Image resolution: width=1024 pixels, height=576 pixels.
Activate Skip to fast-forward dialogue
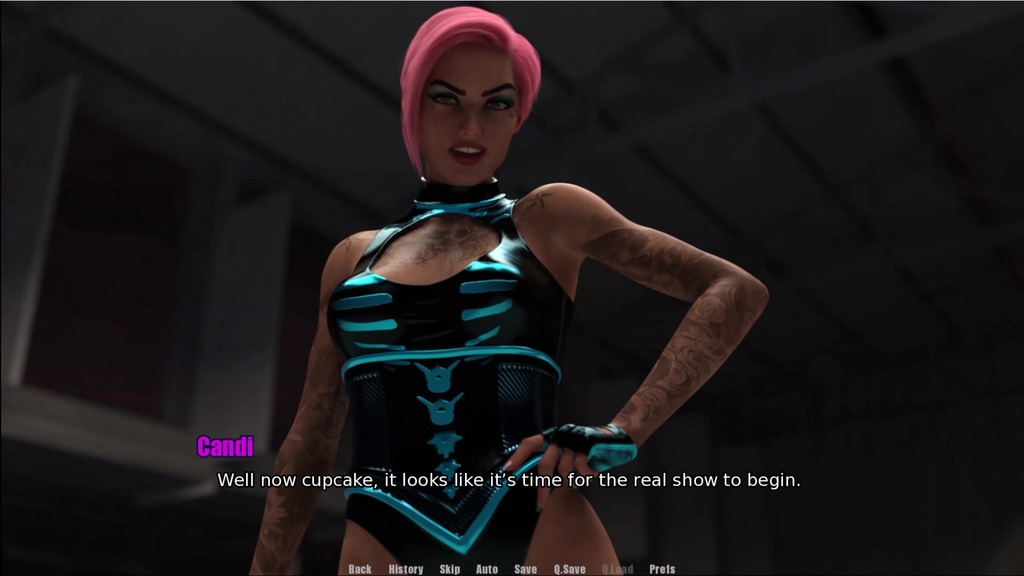pyautogui.click(x=450, y=569)
